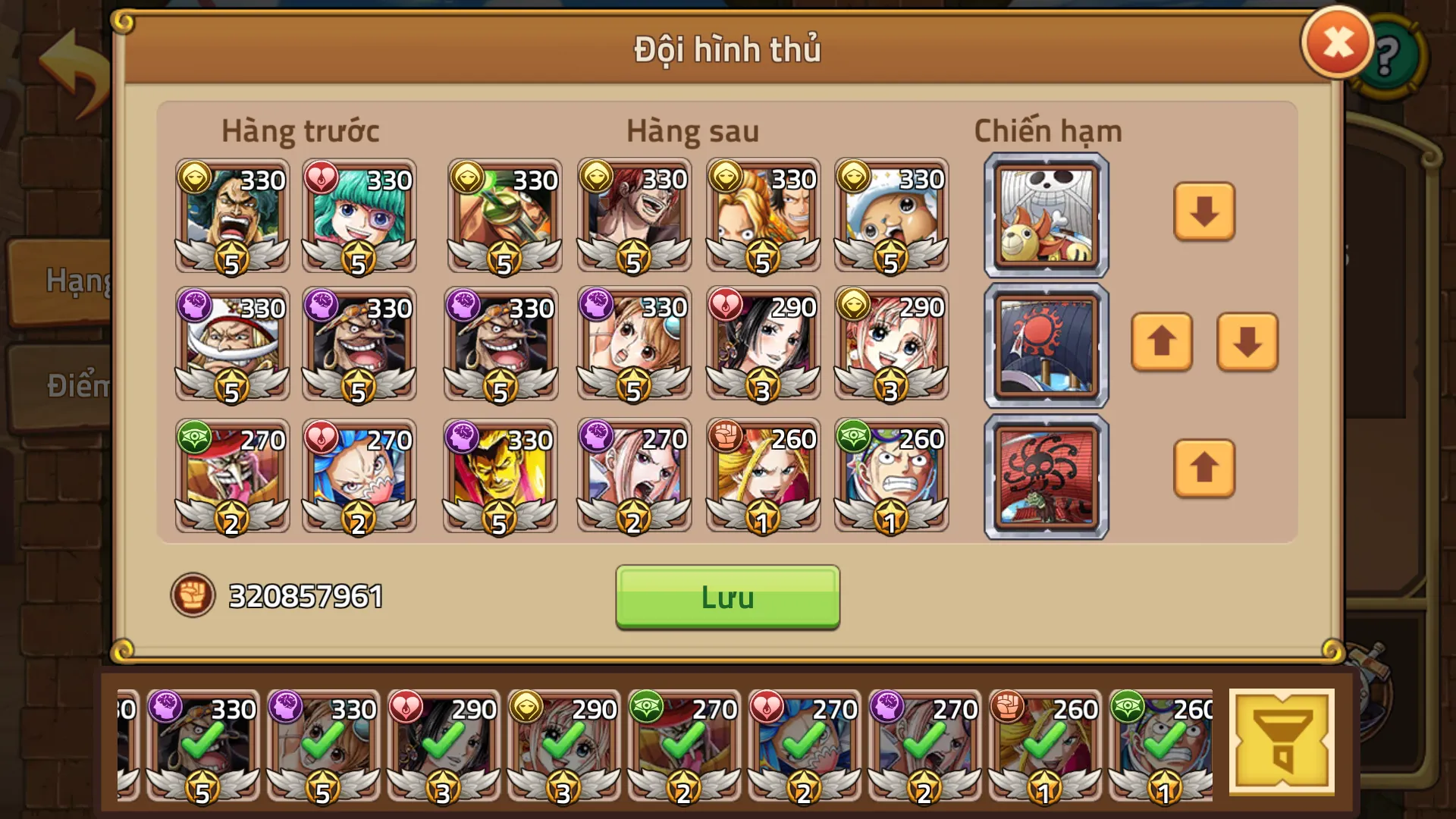Screen dimensions: 1456x819
Task: Open the filter panel via the yellow funnel icon
Action: pos(1282,739)
